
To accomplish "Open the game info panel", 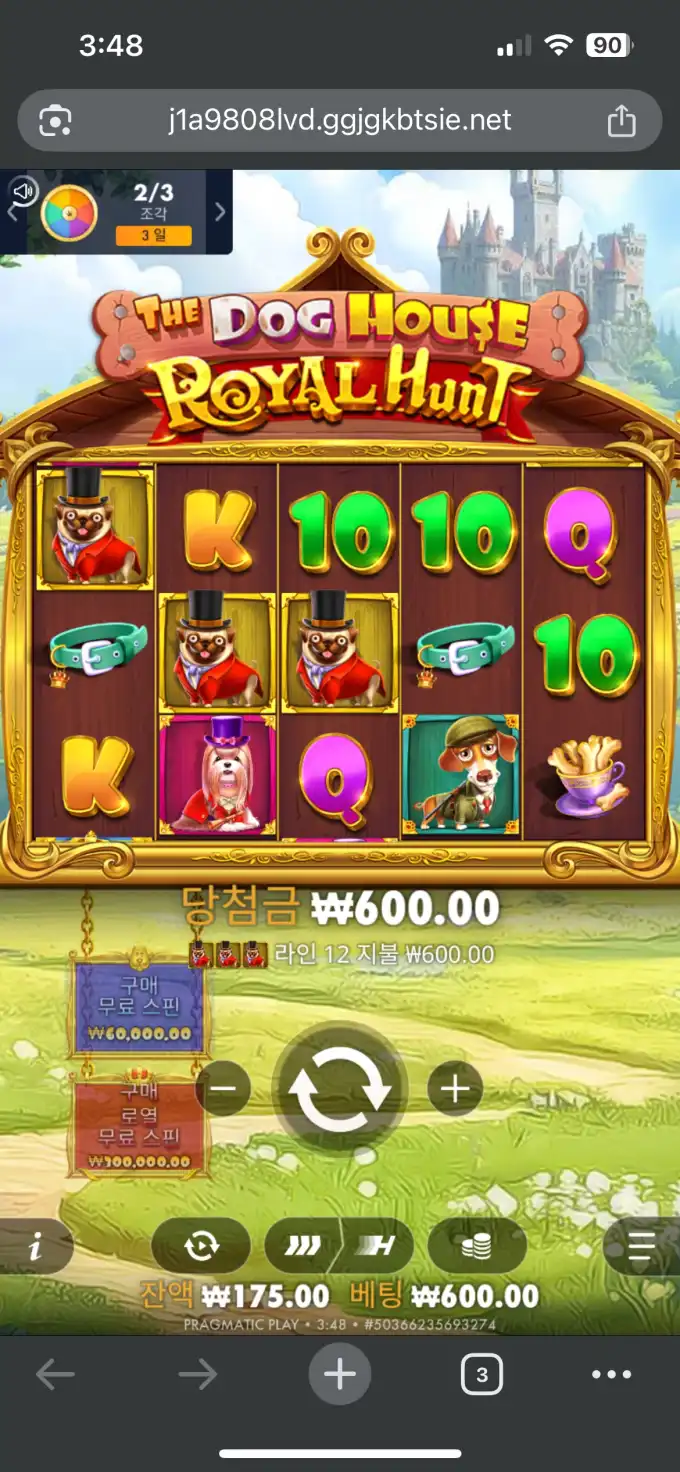I will 35,1246.
